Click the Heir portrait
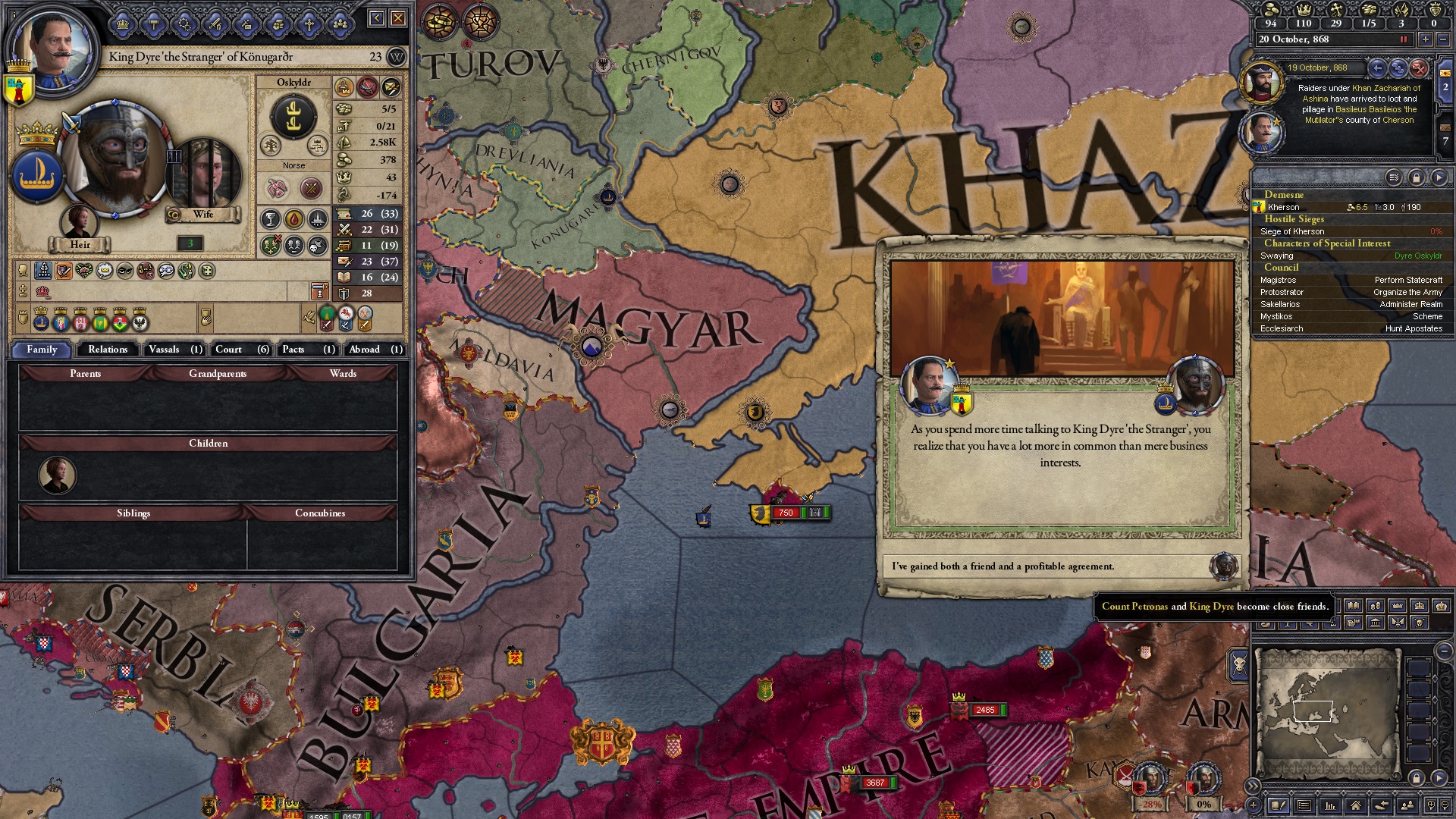The height and width of the screenshot is (819, 1456). click(79, 223)
